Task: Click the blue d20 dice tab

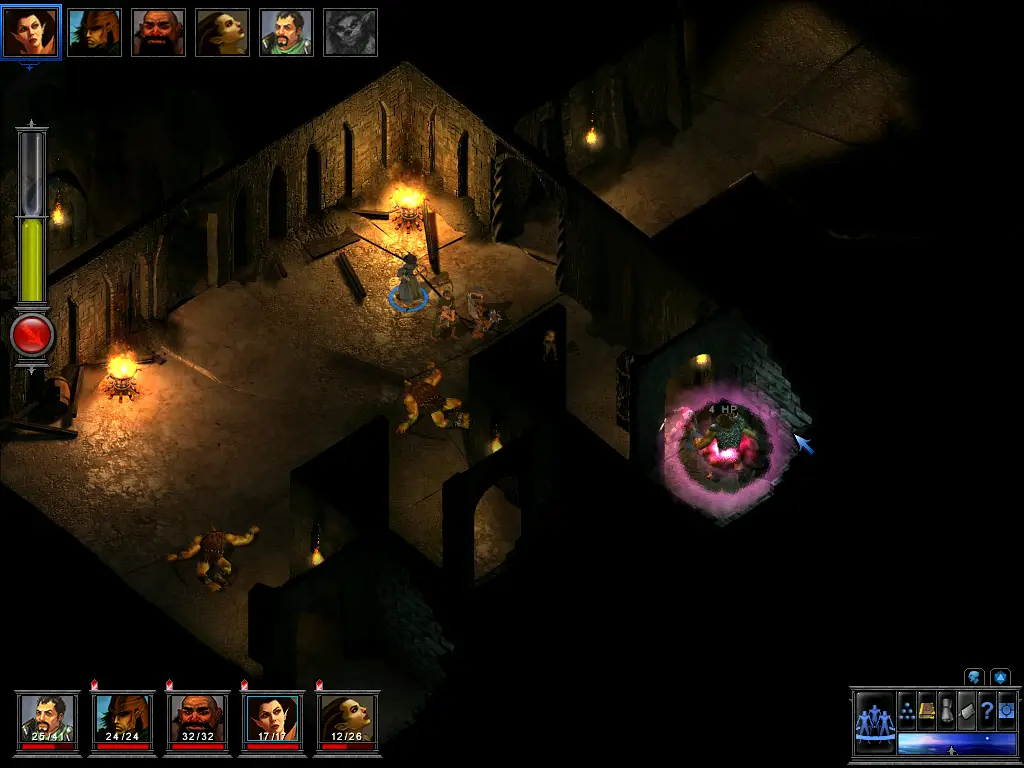Action: pos(999,677)
